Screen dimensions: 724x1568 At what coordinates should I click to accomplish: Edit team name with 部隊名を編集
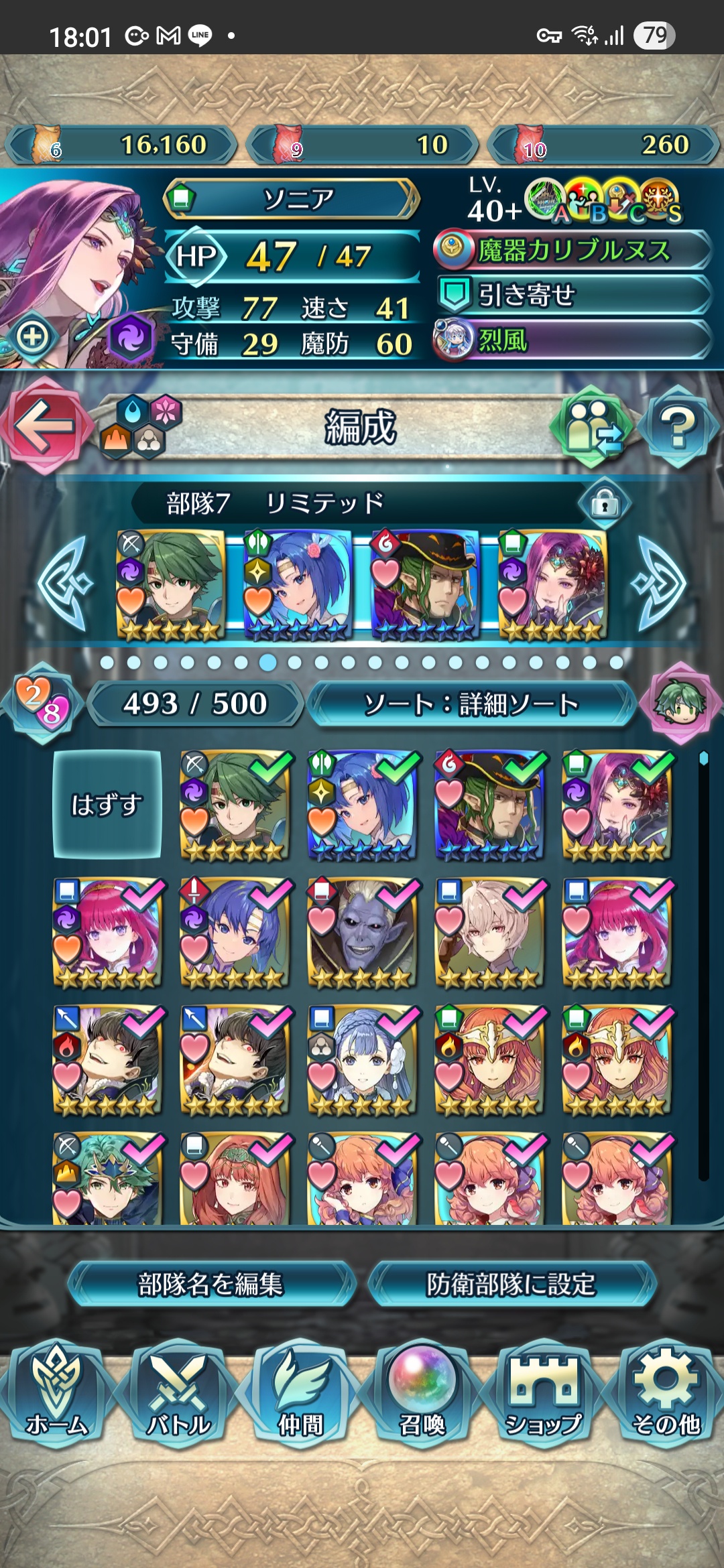point(210,1284)
